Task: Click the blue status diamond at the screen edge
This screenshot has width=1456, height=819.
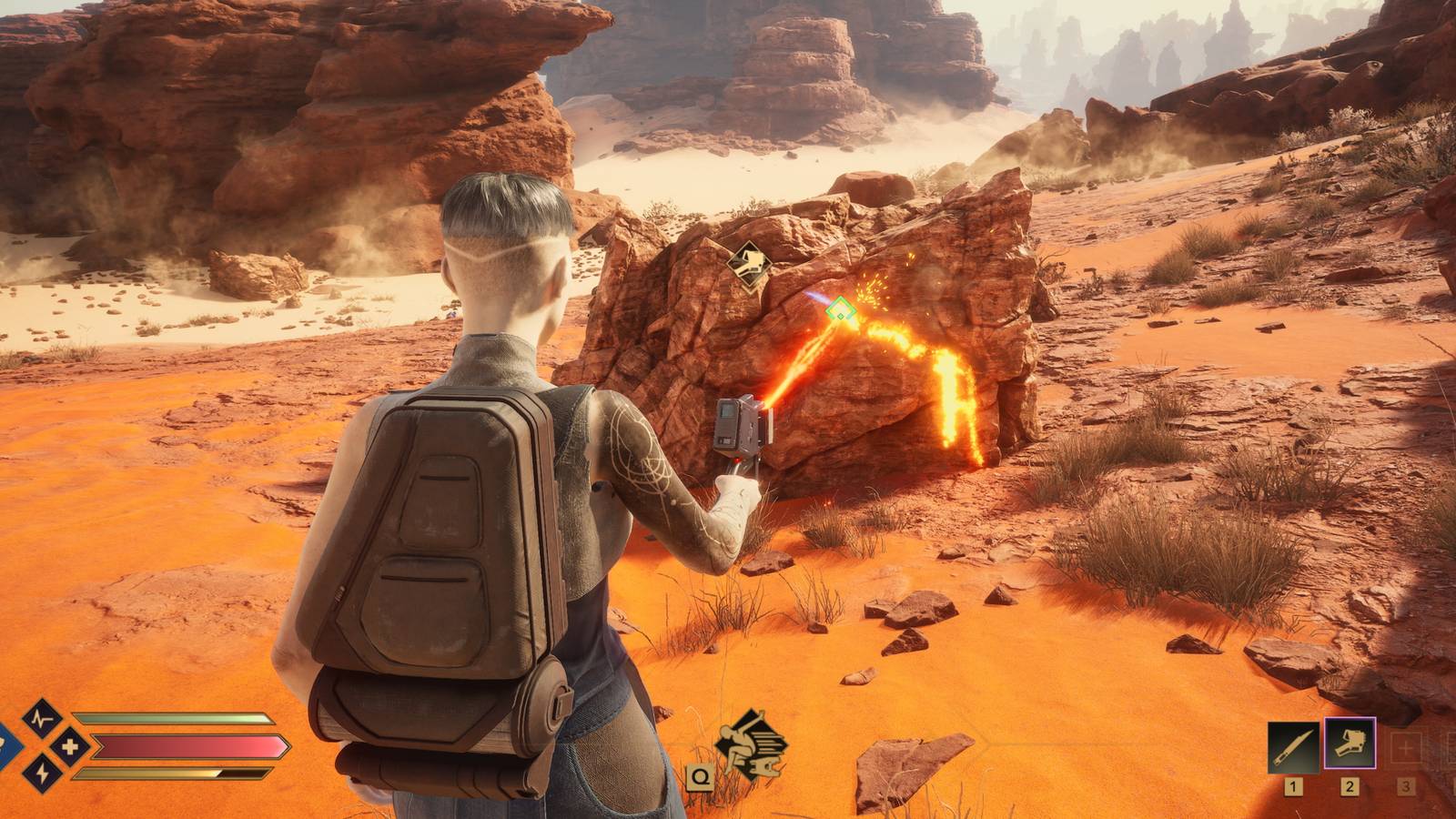Action: tap(5, 746)
